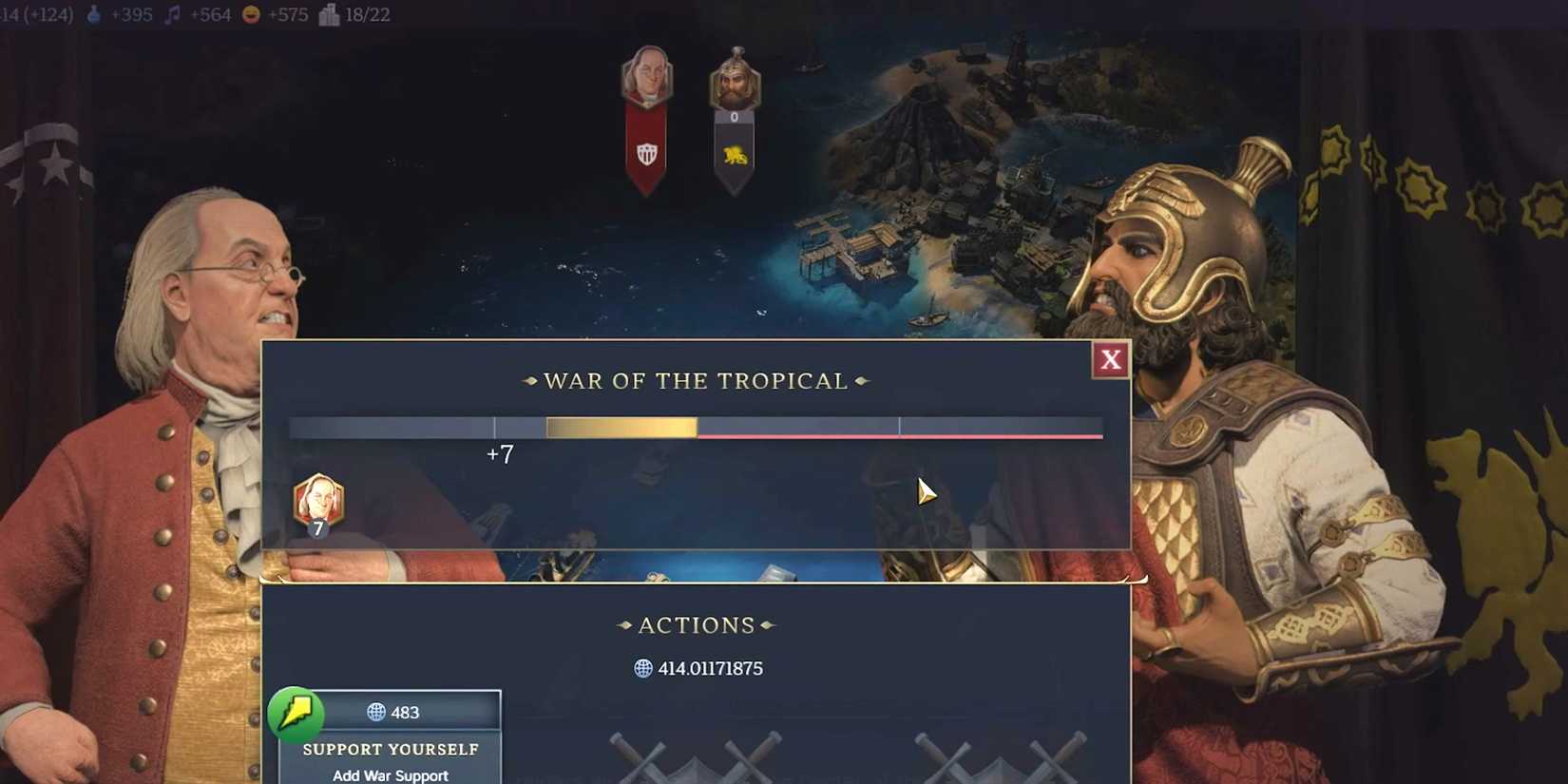Select the culture music note icon
The width and height of the screenshot is (1568, 784).
pyautogui.click(x=171, y=14)
